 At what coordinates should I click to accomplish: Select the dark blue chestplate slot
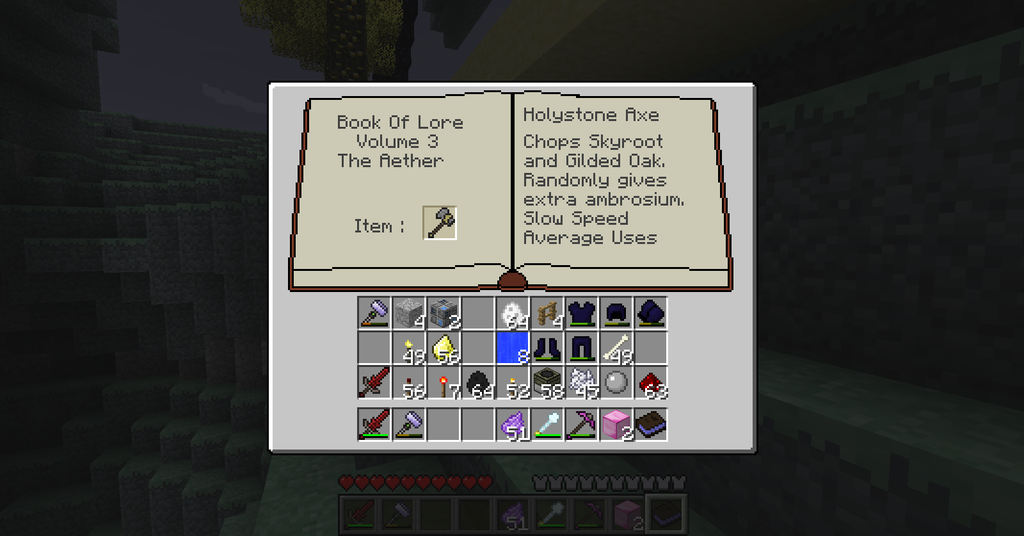581,313
